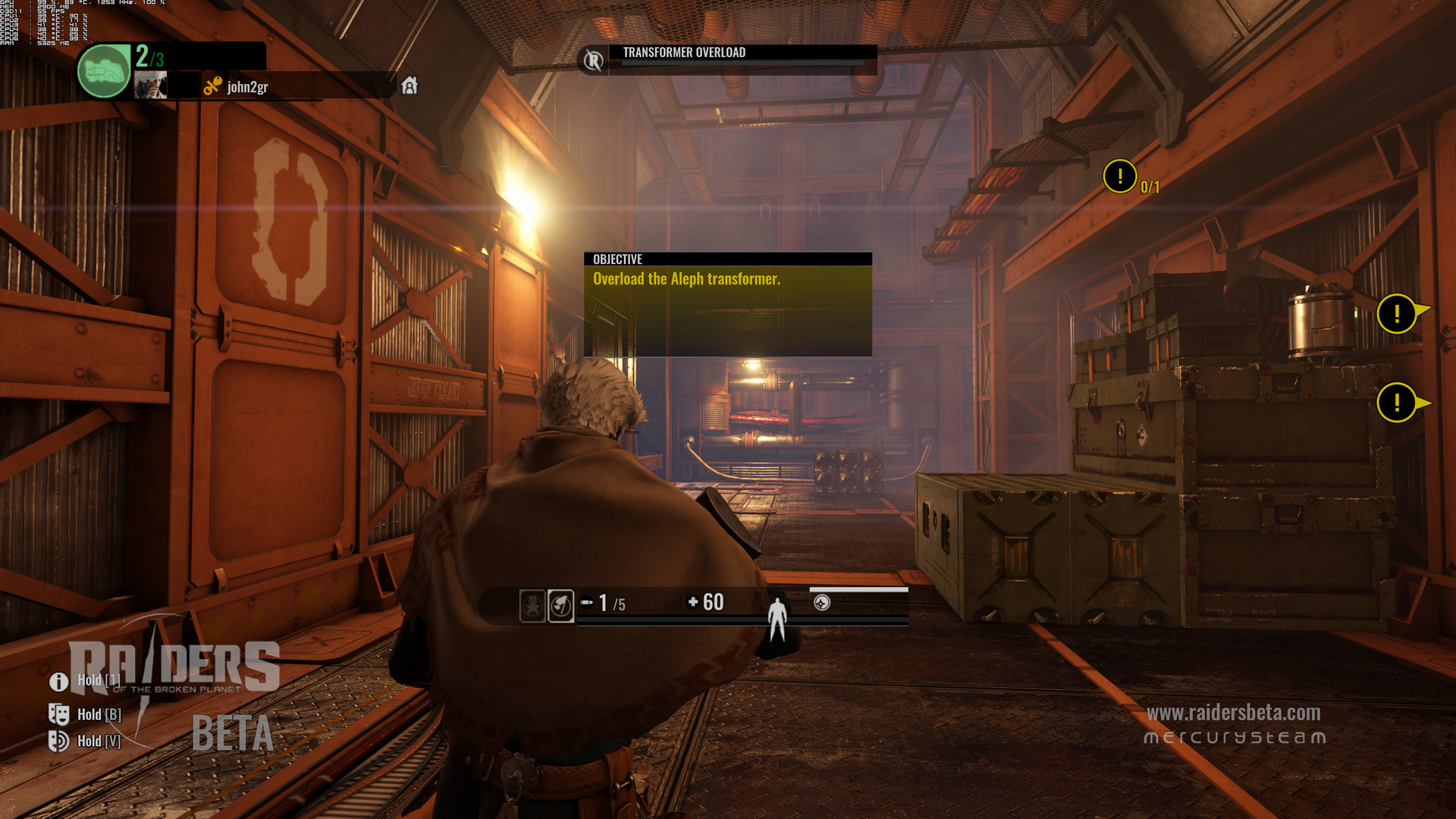Click the info circle icon
This screenshot has width=1456, height=819.
coord(59,682)
